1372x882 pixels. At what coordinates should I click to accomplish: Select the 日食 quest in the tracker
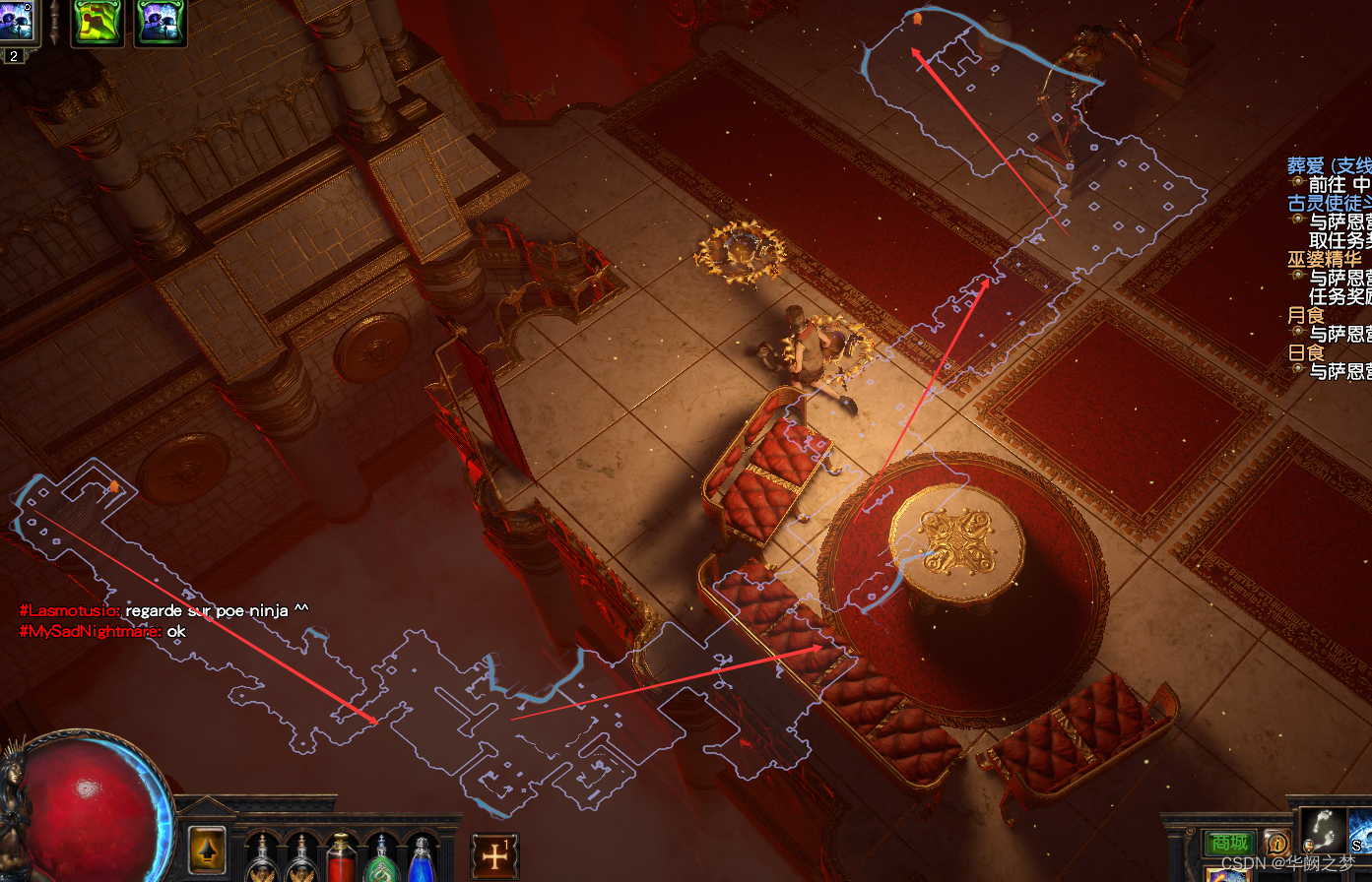pos(1307,353)
